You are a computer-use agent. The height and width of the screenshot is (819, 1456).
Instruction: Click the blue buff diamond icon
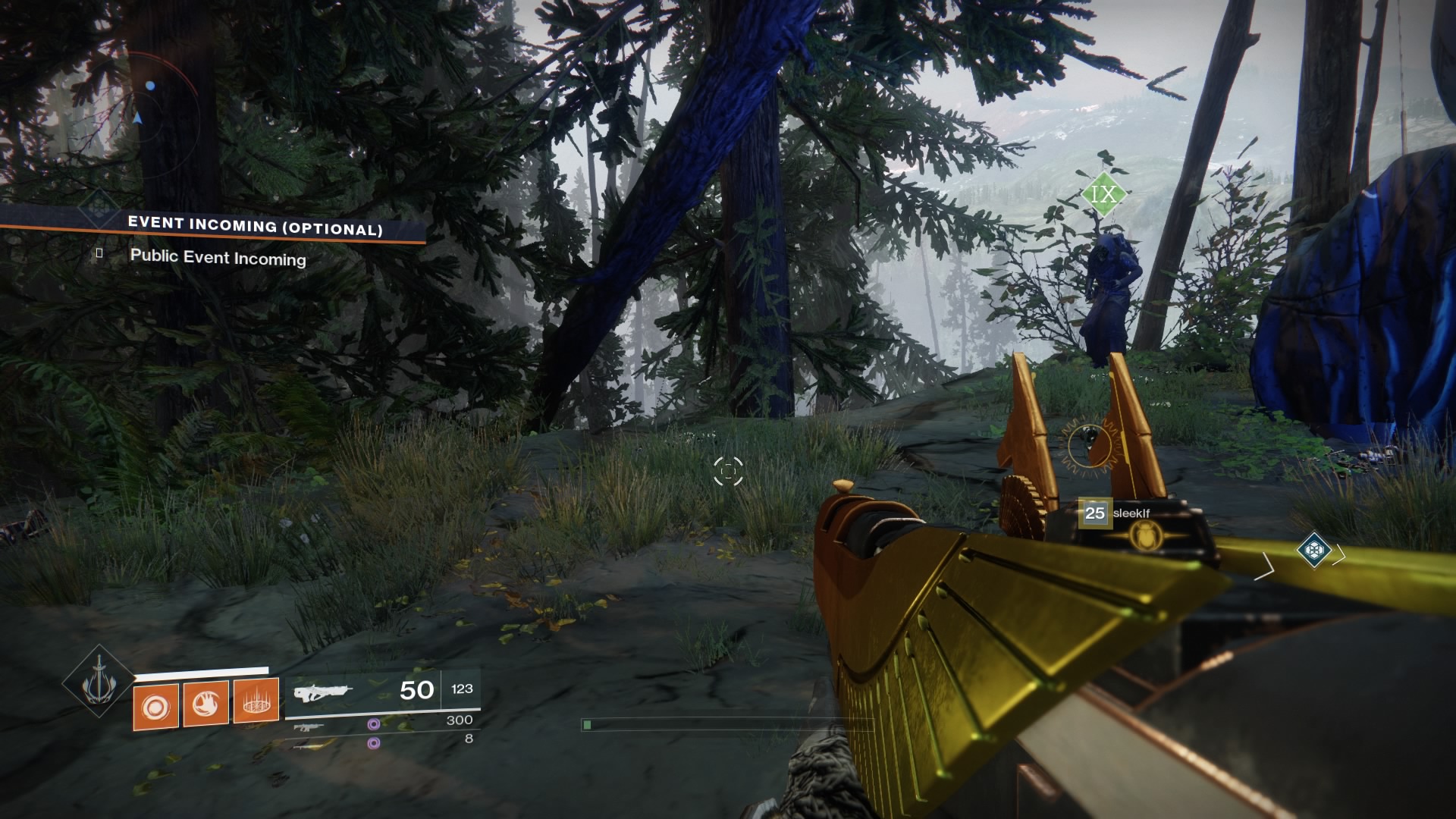1313,551
